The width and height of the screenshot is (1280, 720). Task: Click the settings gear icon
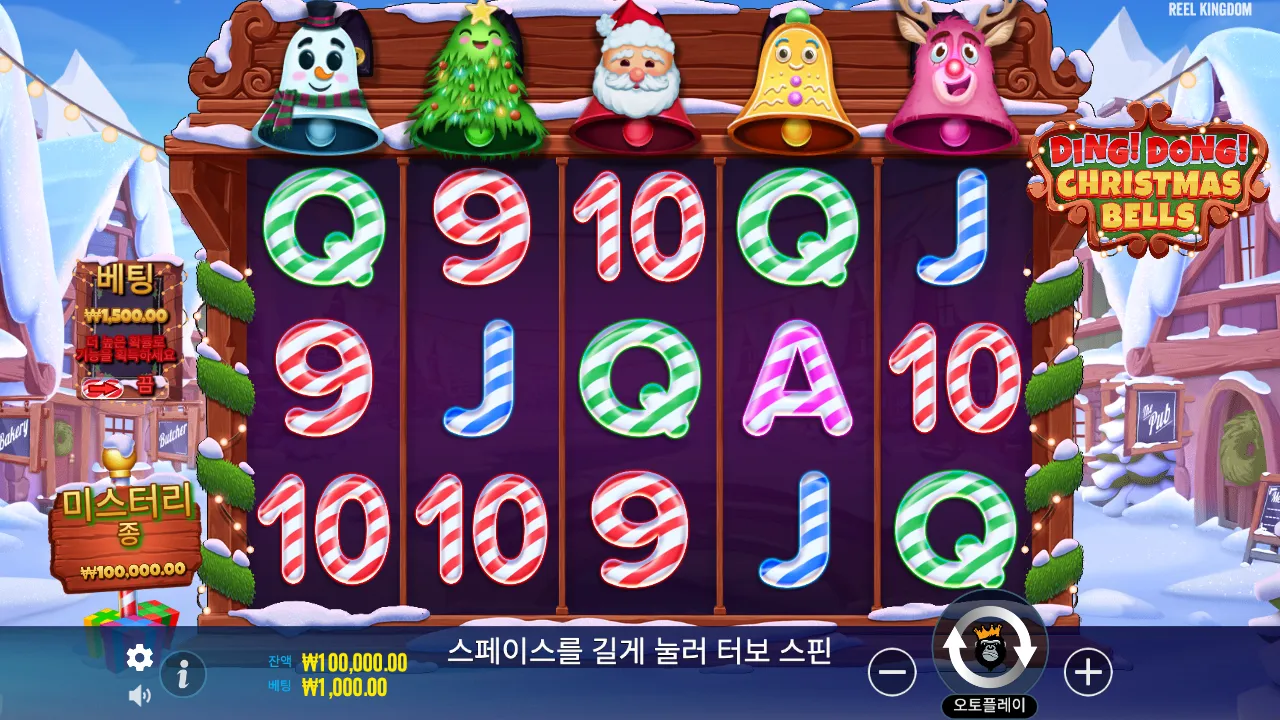138,658
